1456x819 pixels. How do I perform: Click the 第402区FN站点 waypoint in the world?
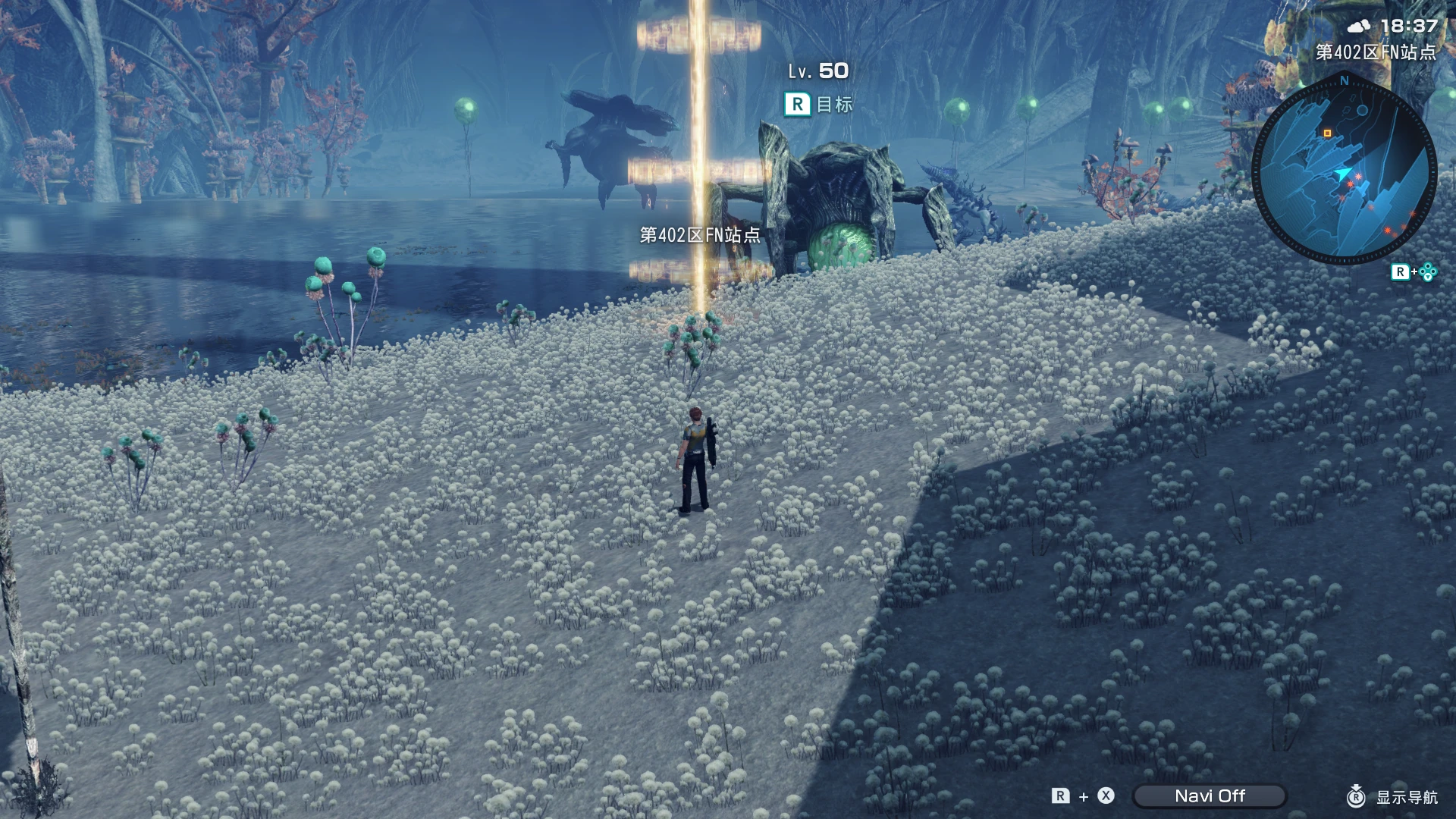(700, 235)
